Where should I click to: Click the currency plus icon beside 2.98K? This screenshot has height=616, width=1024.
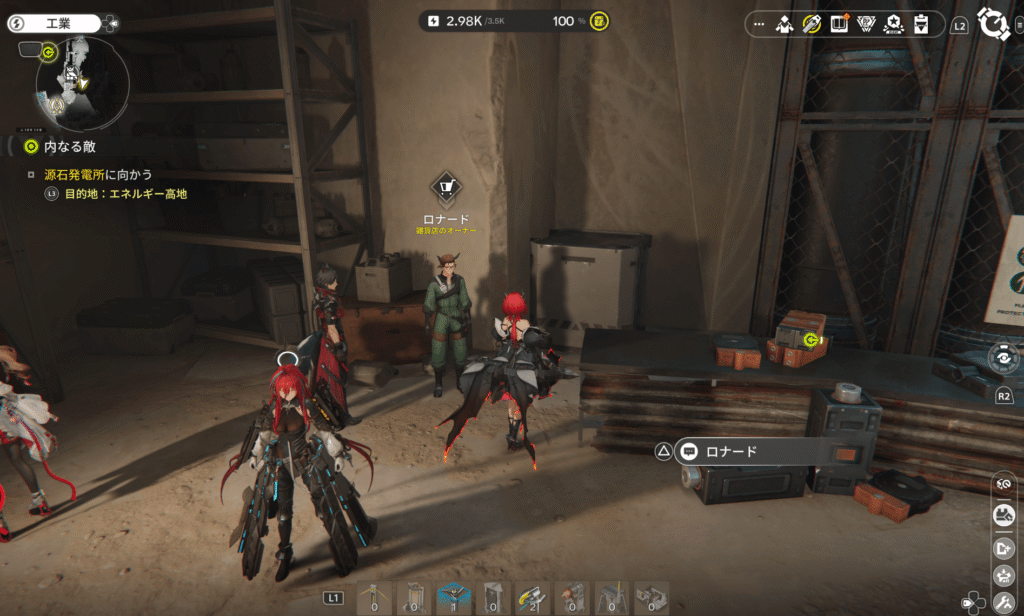click(432, 21)
